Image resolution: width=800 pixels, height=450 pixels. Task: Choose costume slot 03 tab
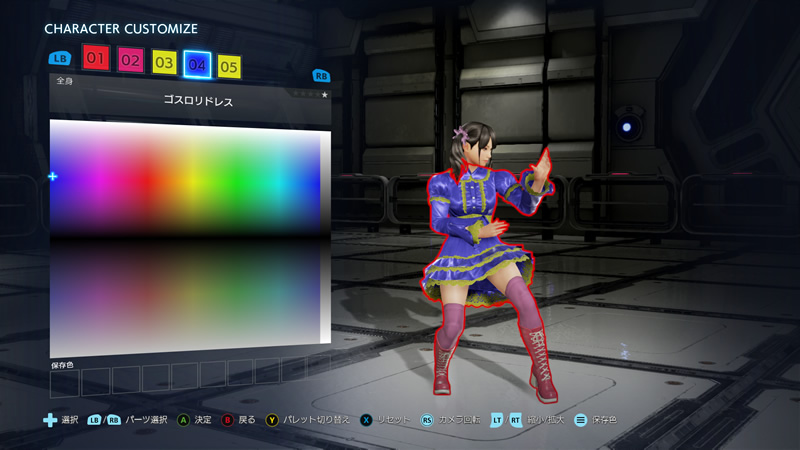click(x=164, y=63)
